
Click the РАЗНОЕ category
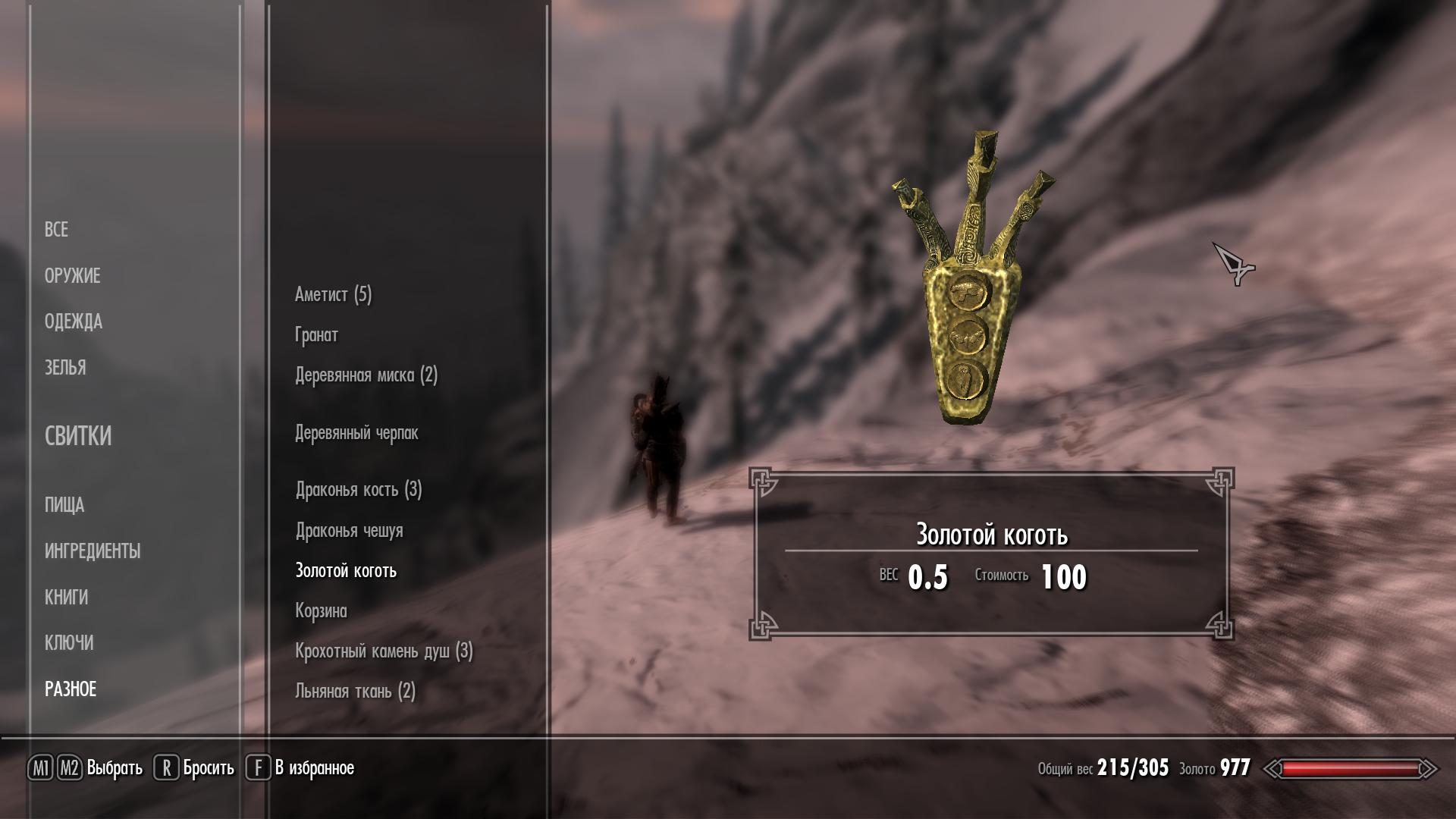pos(71,689)
